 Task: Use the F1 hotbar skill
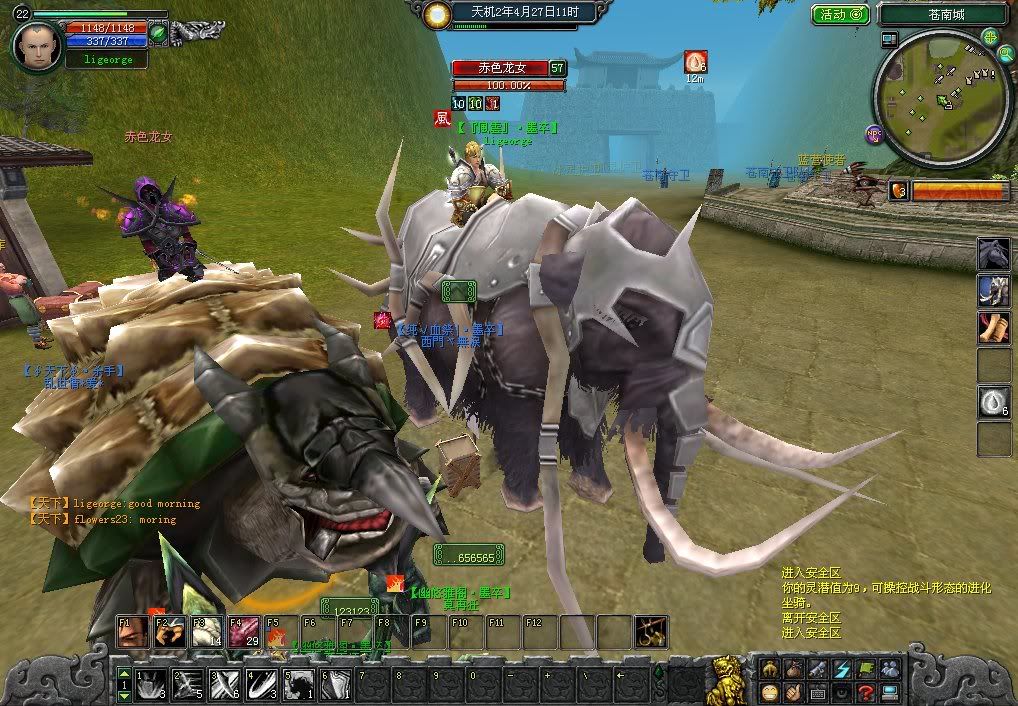[x=132, y=634]
